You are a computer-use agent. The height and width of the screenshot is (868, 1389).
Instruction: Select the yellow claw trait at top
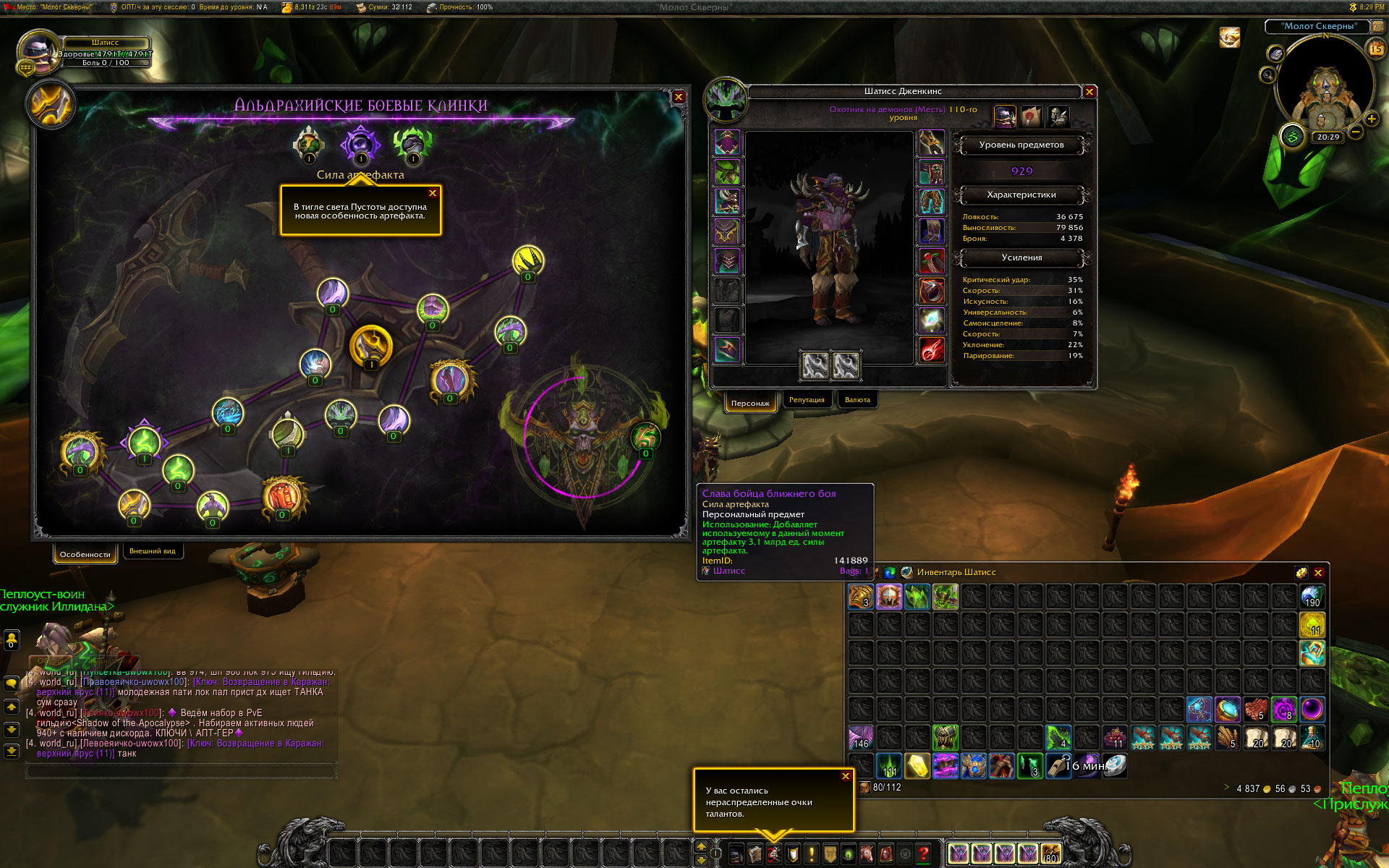(528, 260)
